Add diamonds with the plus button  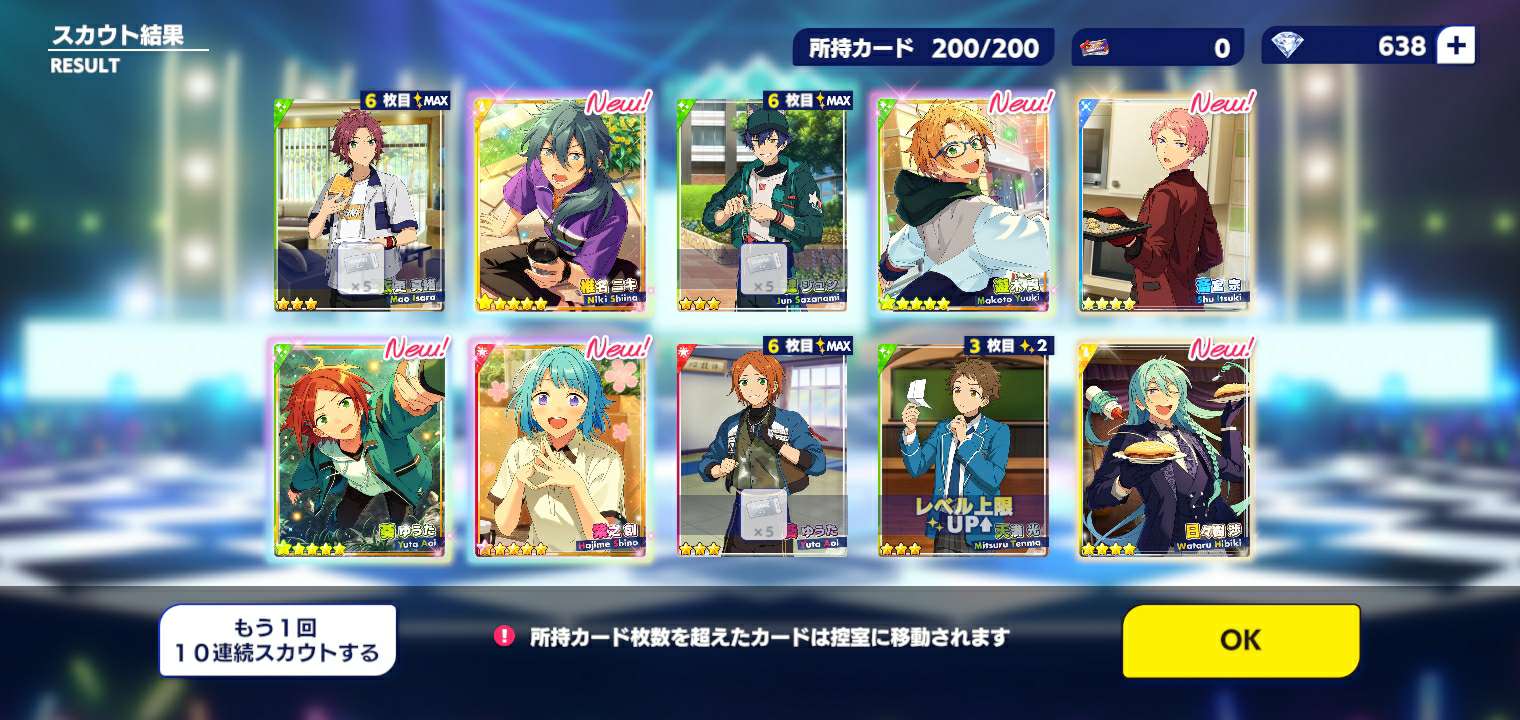[x=1455, y=46]
